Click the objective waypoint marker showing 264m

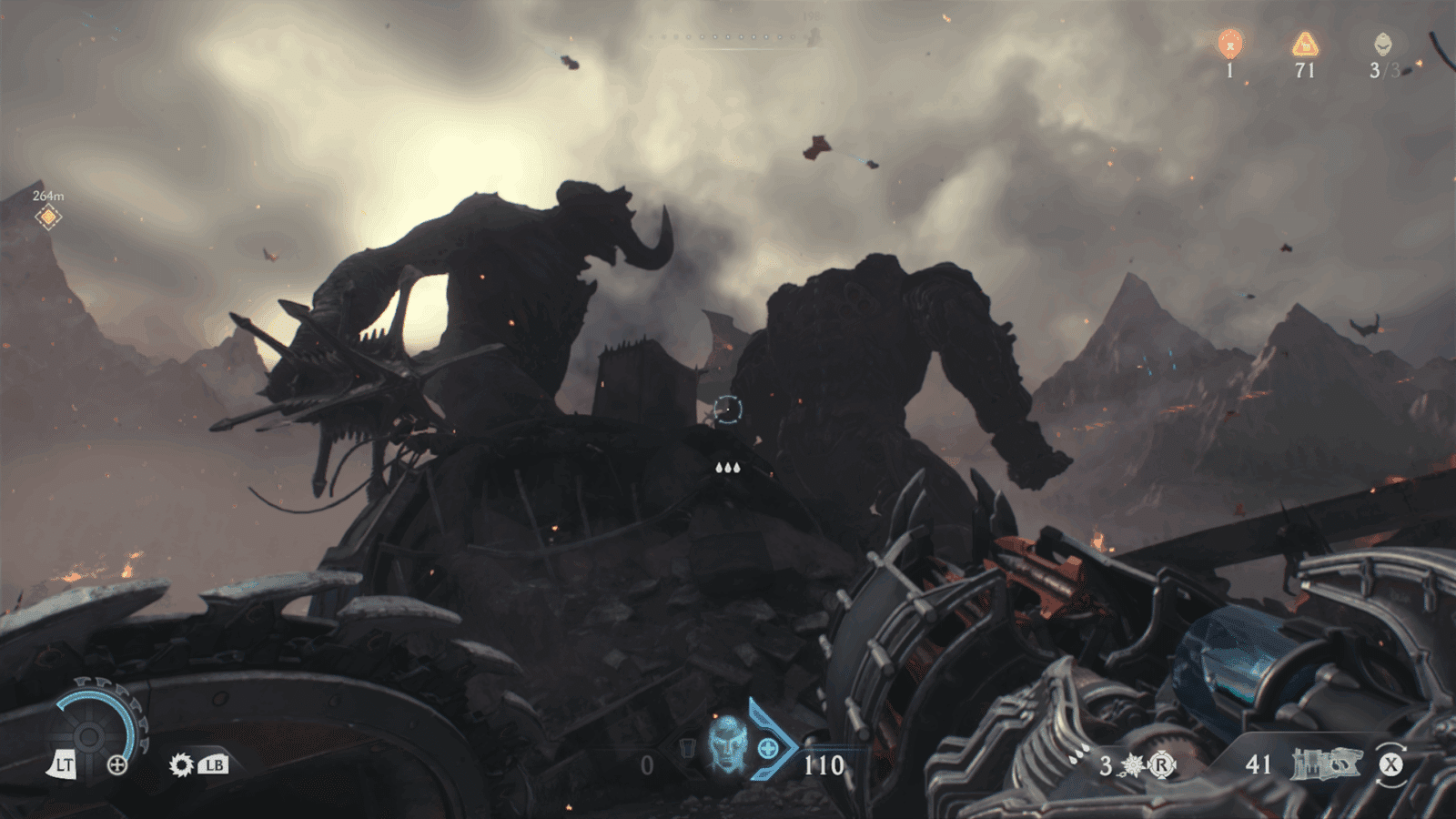click(x=48, y=217)
